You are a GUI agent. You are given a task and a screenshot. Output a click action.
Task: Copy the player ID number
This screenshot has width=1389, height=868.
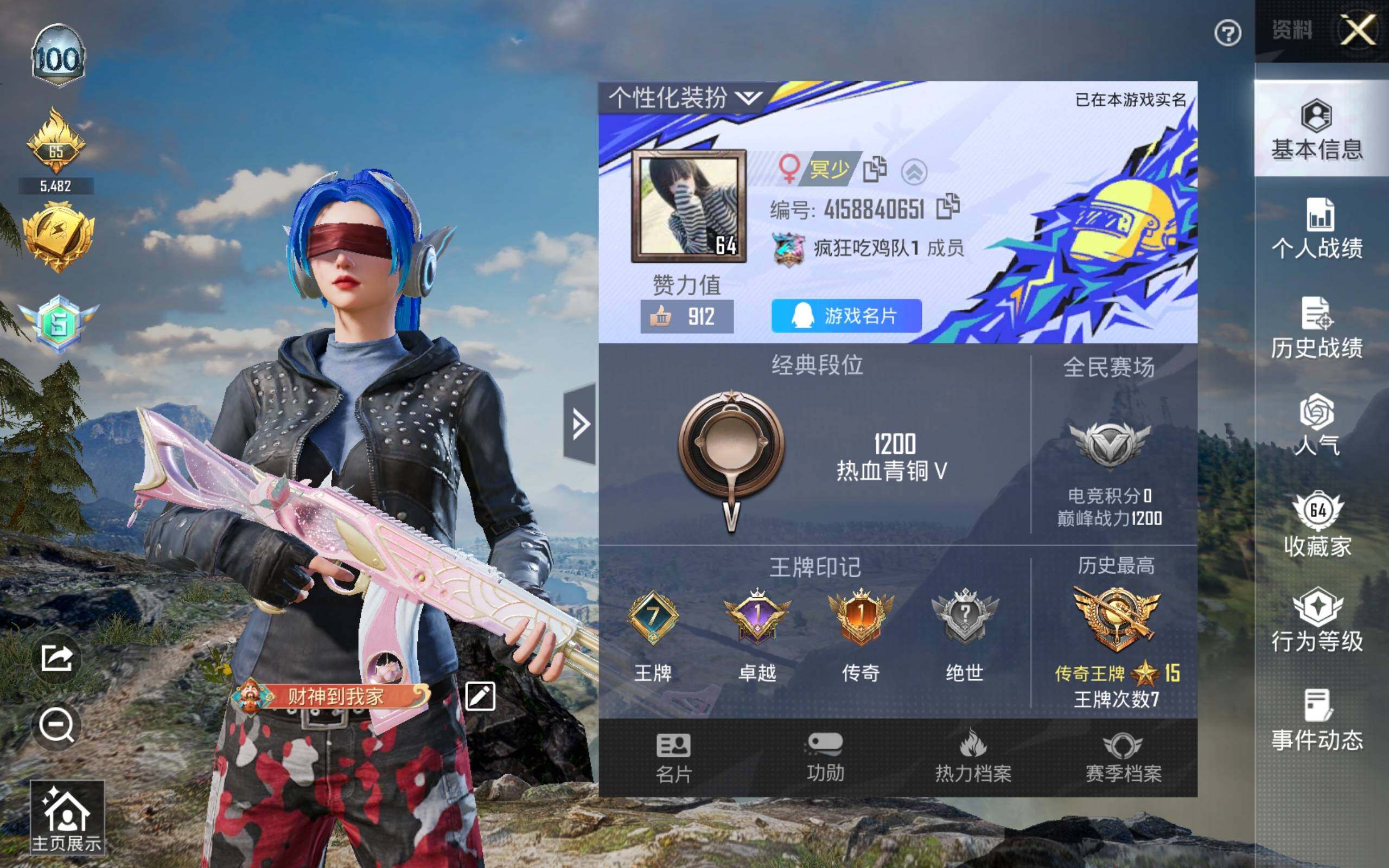pyautogui.click(x=948, y=207)
